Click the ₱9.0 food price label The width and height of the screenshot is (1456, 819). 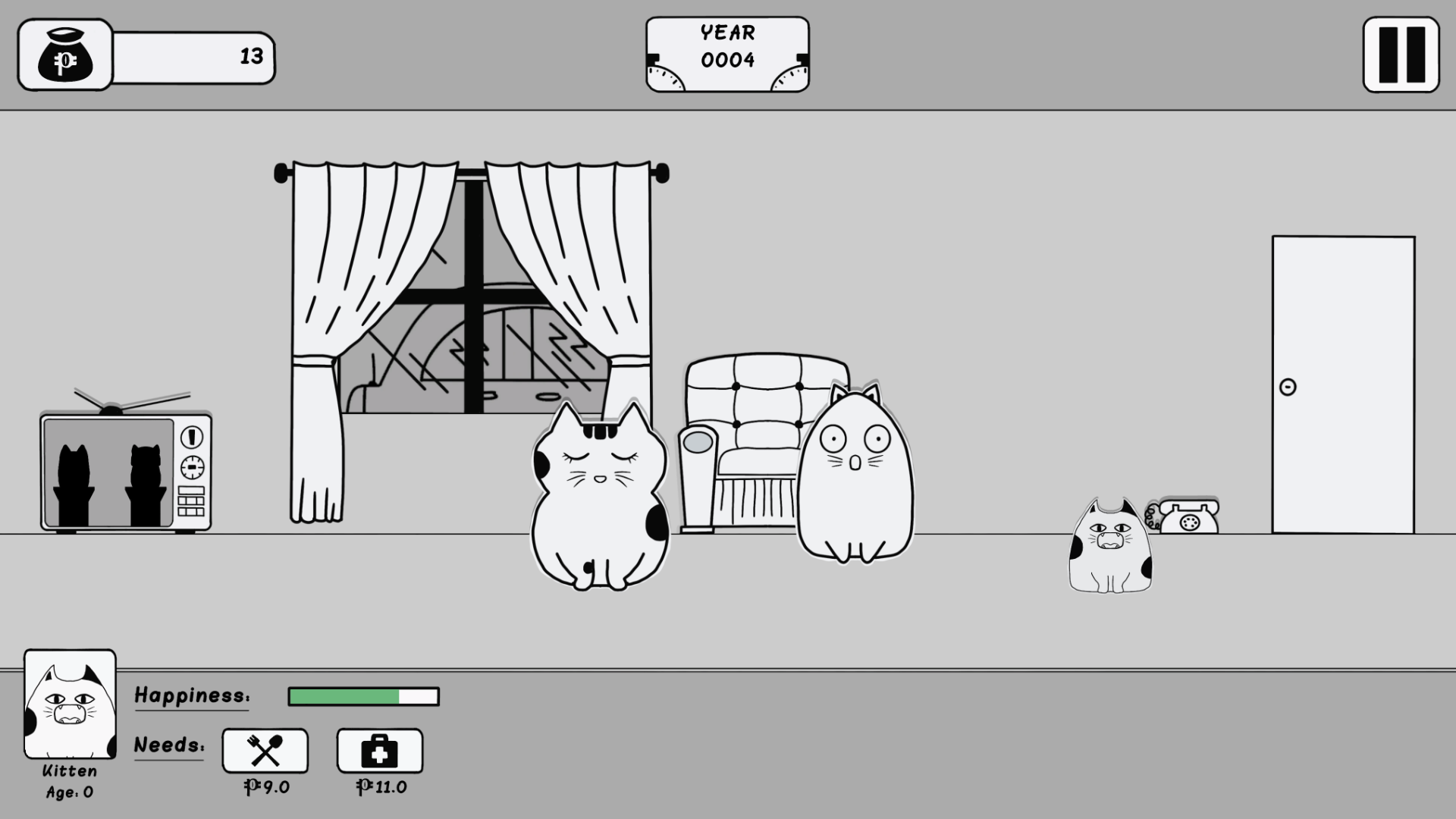pyautogui.click(x=264, y=786)
